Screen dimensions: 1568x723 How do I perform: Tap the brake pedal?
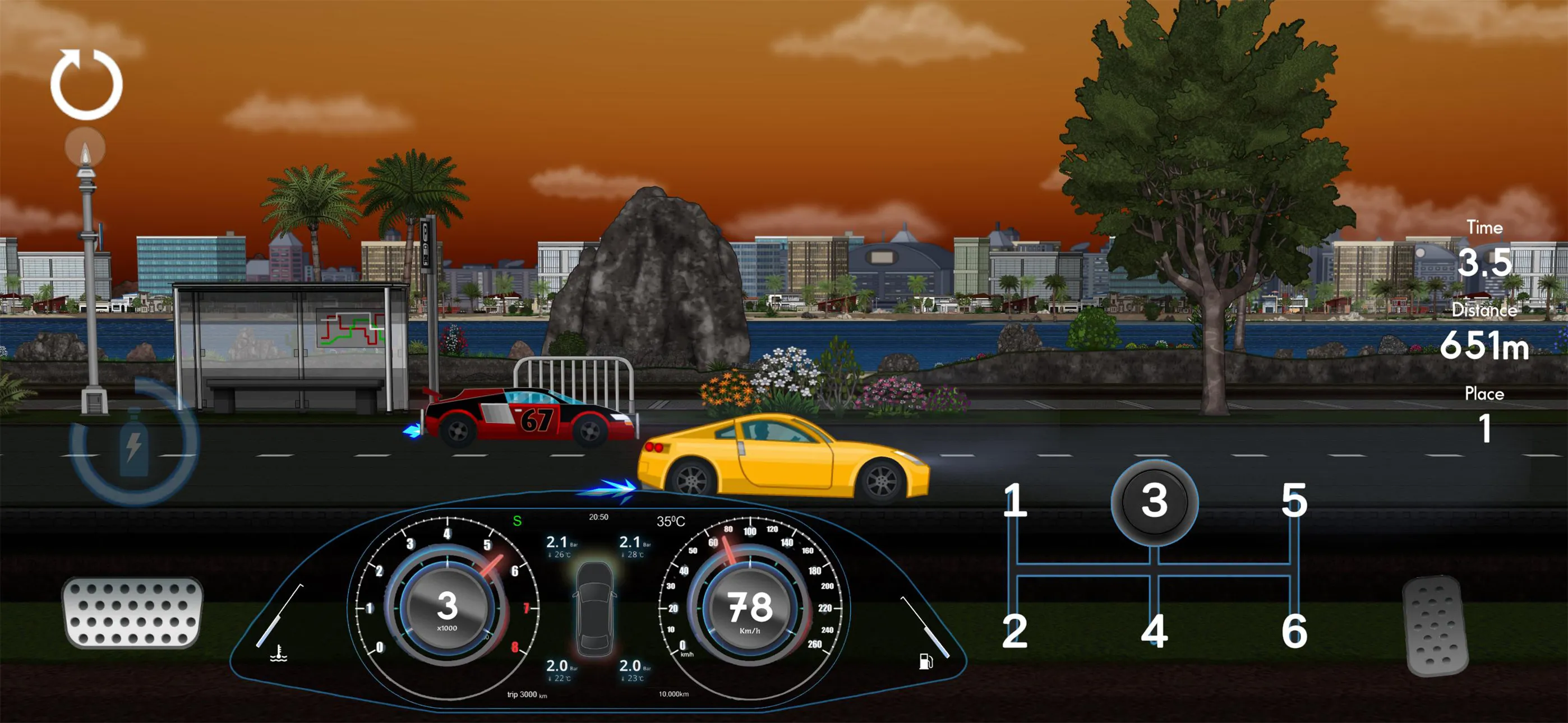tap(133, 611)
